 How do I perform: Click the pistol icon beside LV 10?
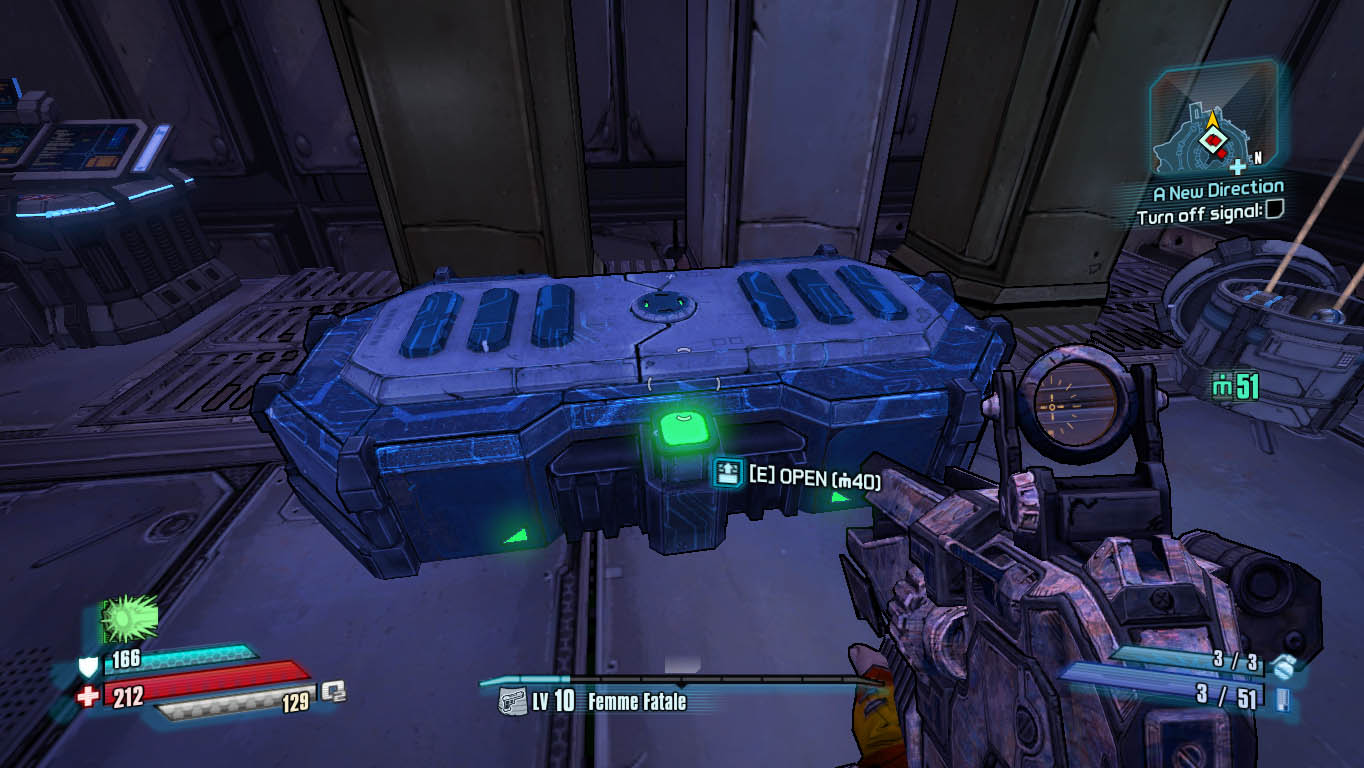(512, 702)
